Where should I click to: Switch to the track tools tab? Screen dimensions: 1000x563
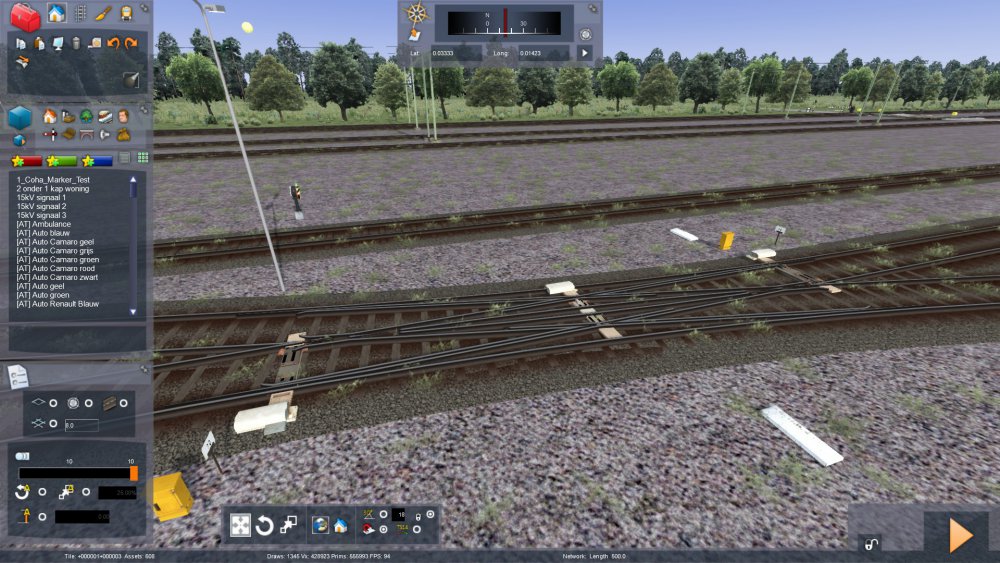(x=81, y=13)
